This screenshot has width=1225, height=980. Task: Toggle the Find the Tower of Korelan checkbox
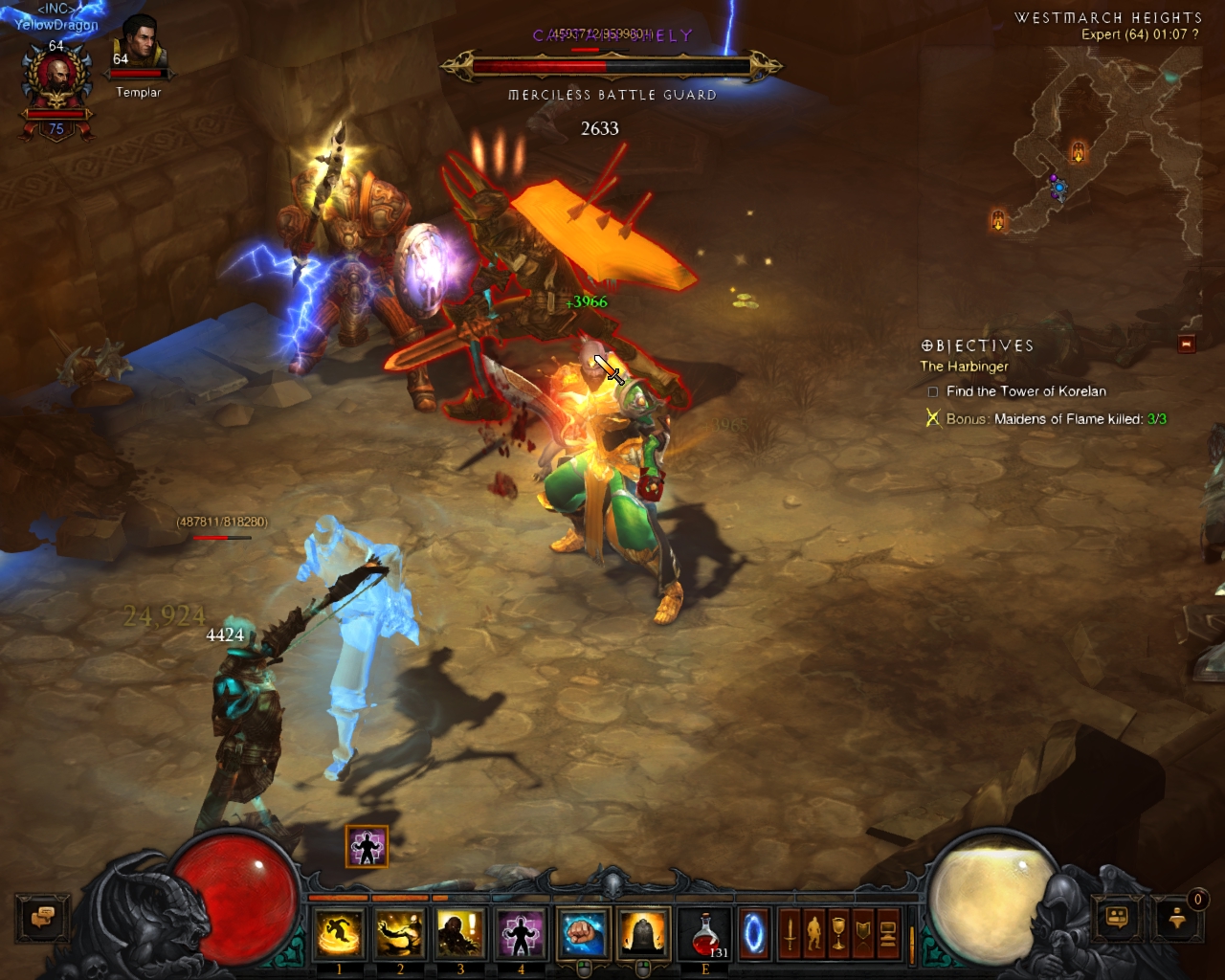[x=931, y=391]
